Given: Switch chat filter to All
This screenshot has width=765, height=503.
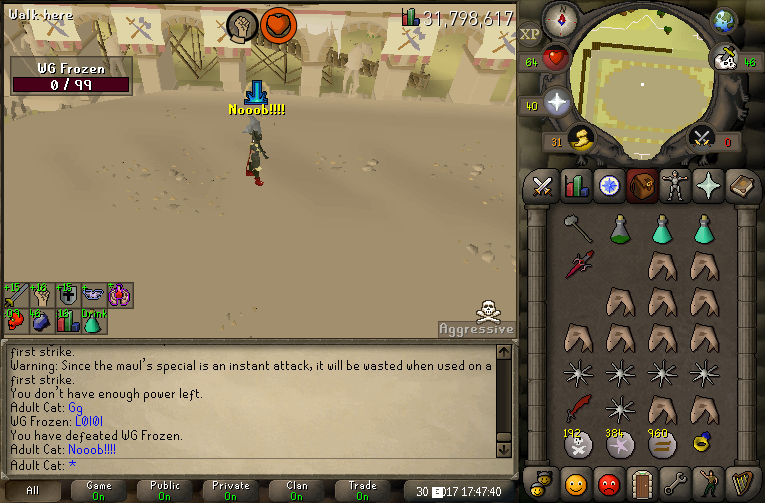Looking at the screenshot, I should point(33,490).
